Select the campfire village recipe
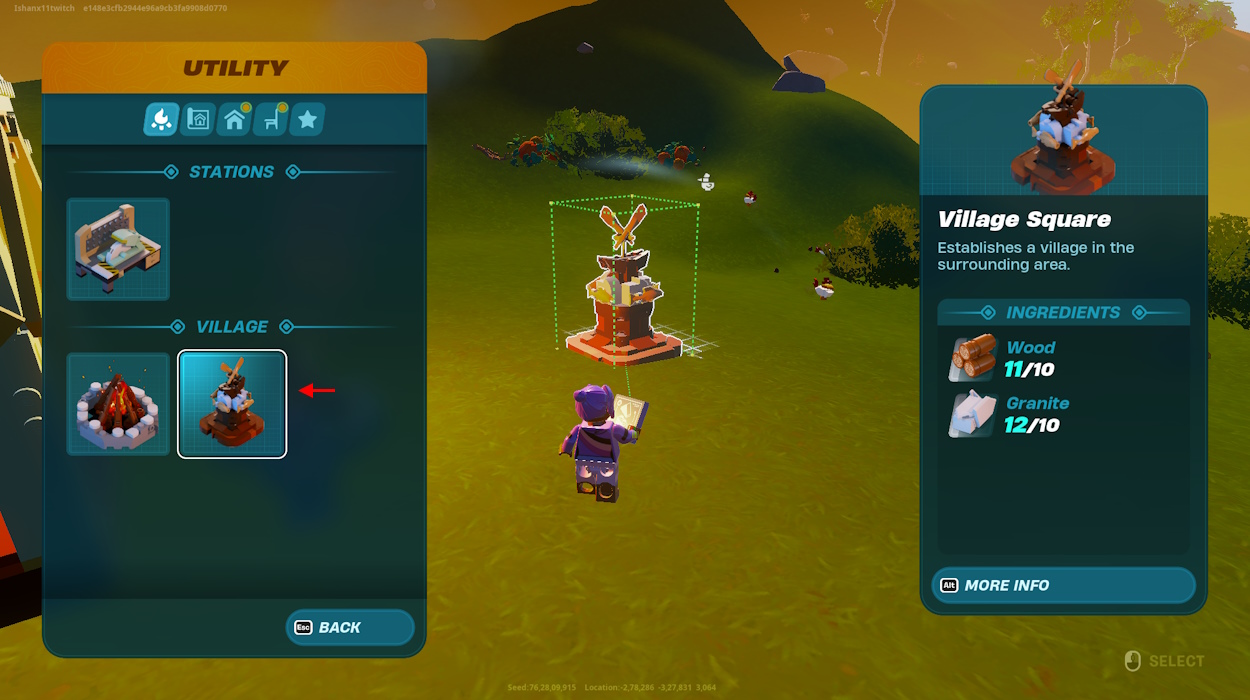The width and height of the screenshot is (1250, 700). (118, 404)
